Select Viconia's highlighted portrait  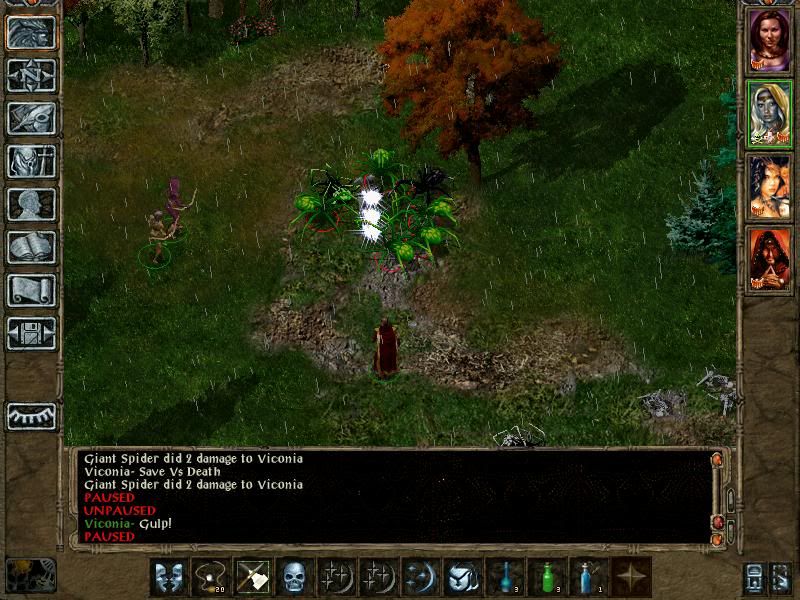click(x=769, y=114)
